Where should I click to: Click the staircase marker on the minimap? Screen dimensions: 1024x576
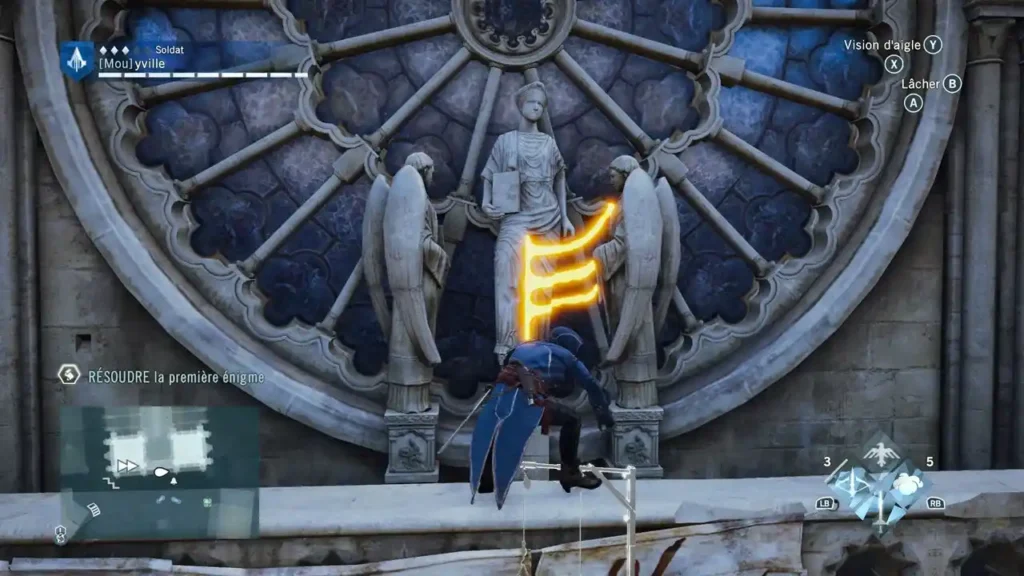coord(111,482)
